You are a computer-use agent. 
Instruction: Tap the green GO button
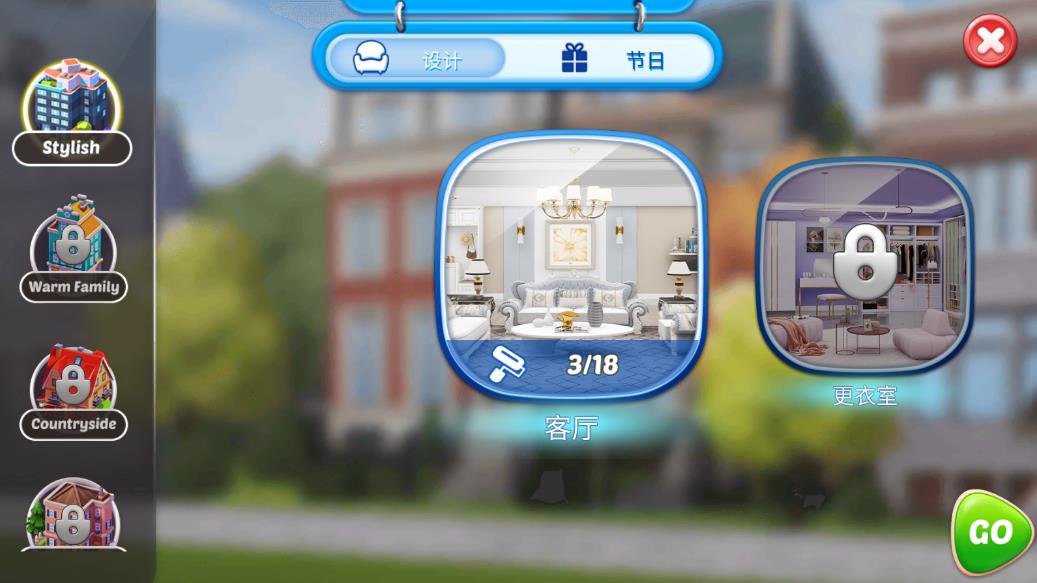(x=991, y=533)
